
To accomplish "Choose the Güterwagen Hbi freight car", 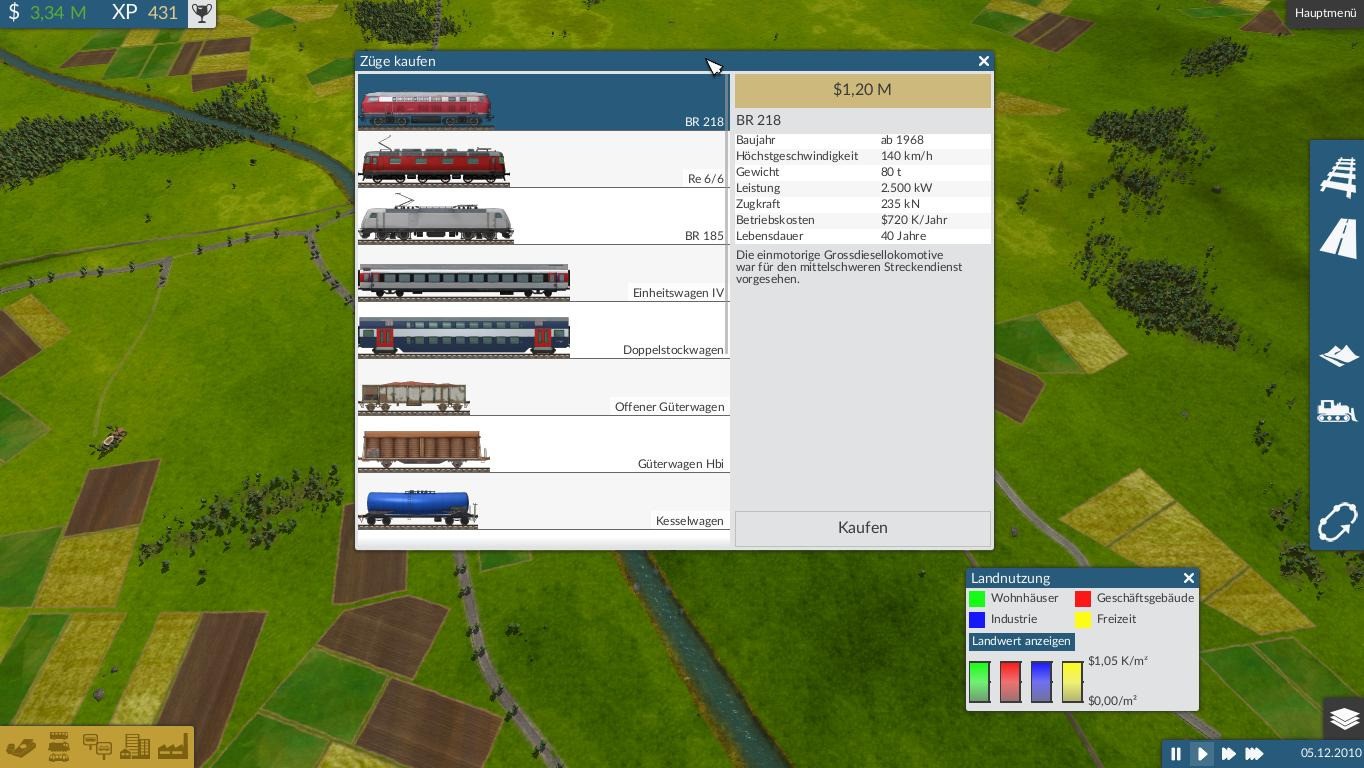I will coord(542,446).
